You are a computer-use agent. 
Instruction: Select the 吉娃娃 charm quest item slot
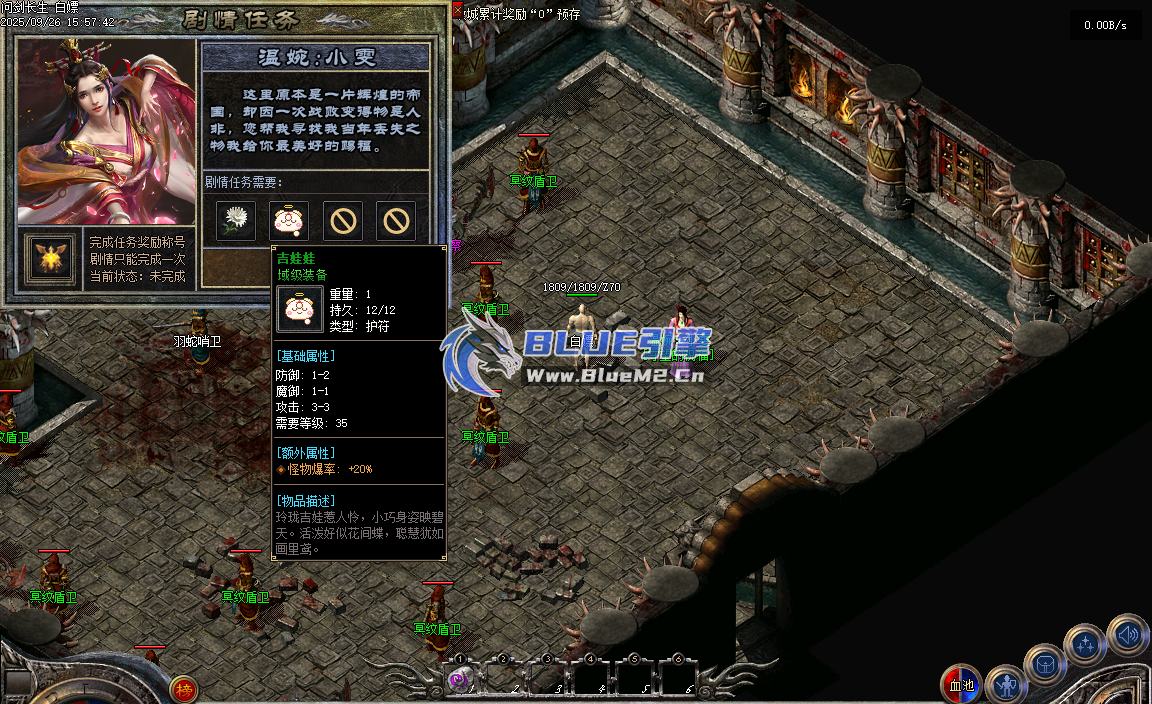pyautogui.click(x=289, y=220)
